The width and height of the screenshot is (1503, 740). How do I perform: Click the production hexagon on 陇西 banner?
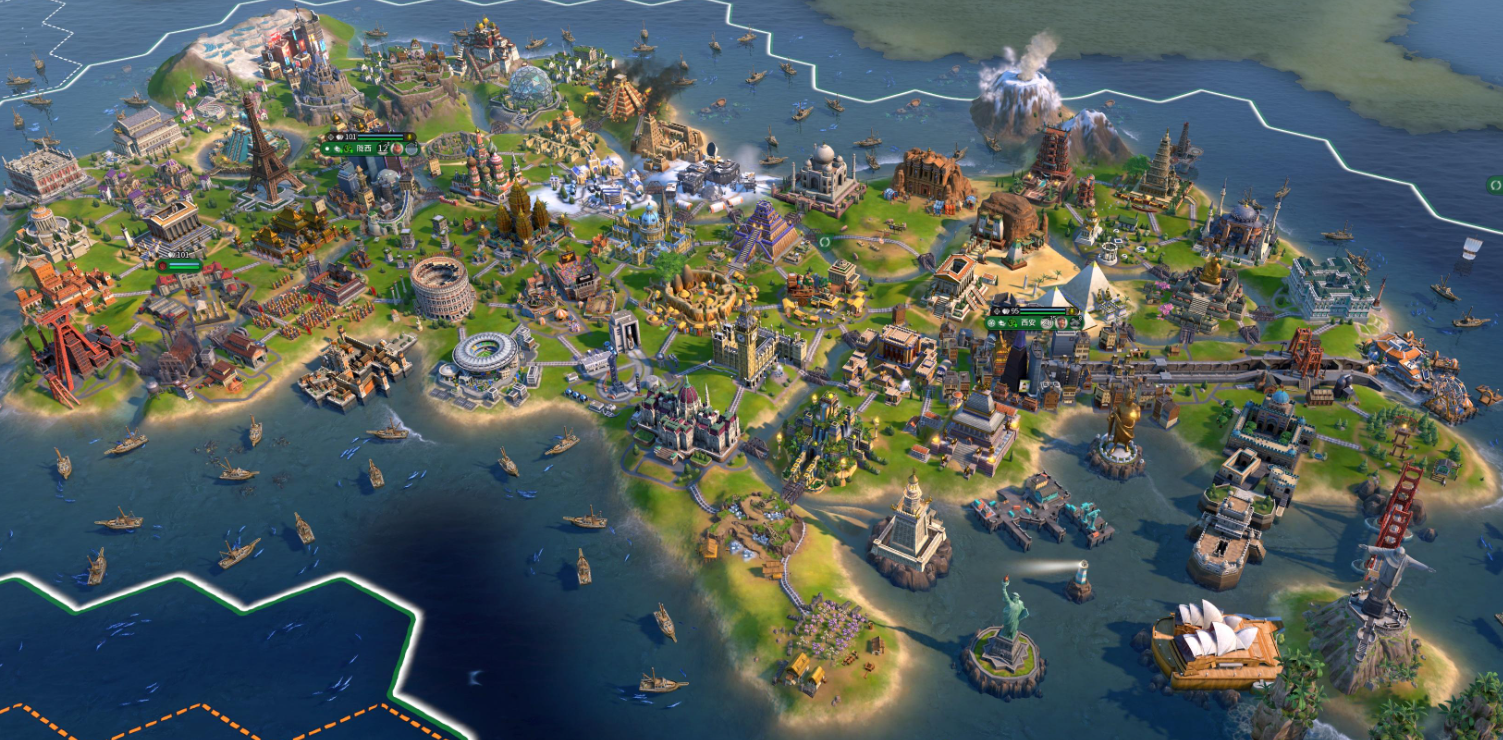coord(411,149)
